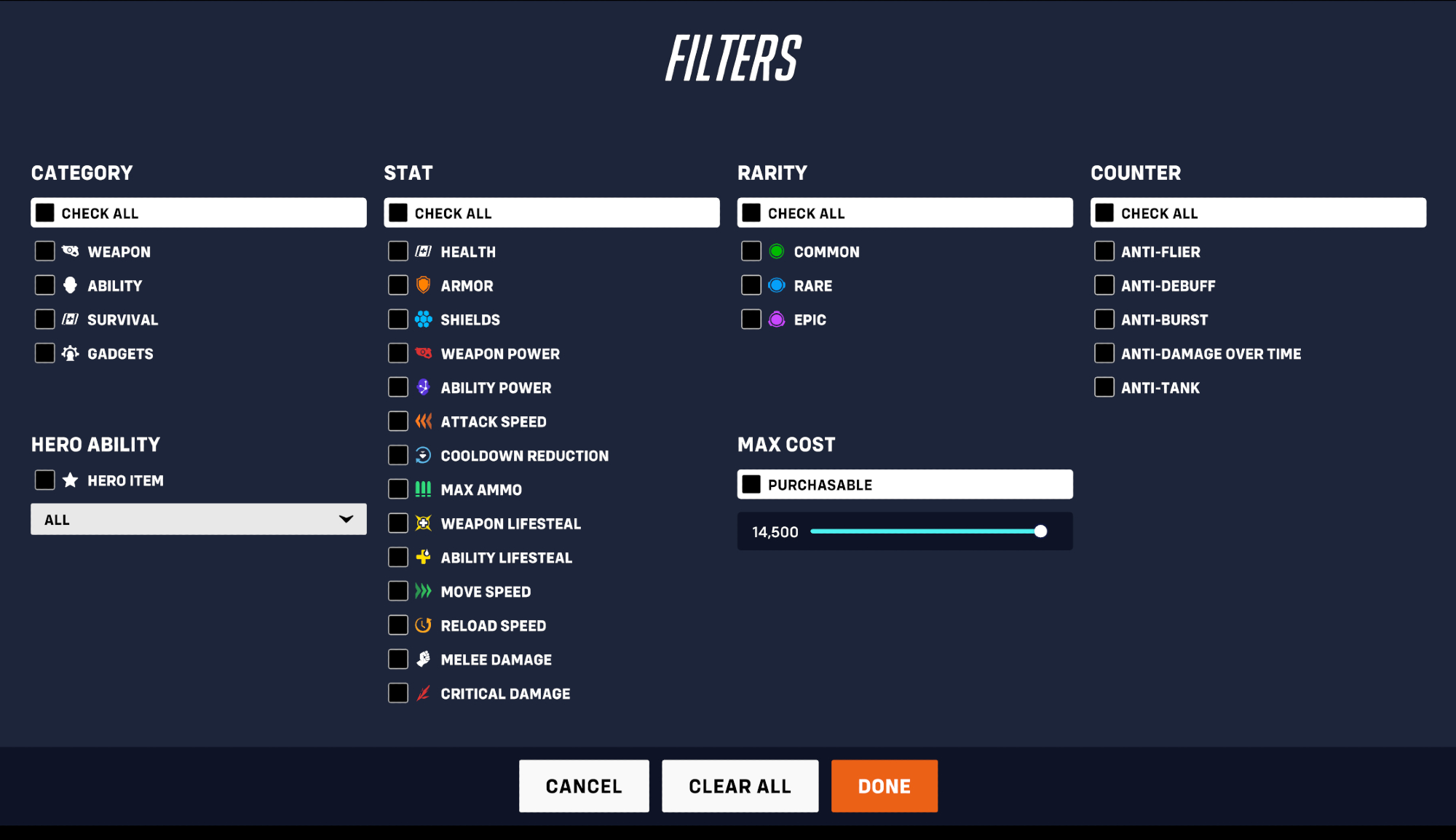This screenshot has height=840, width=1456.
Task: Filter by Weapon Power stat
Action: tap(398, 353)
